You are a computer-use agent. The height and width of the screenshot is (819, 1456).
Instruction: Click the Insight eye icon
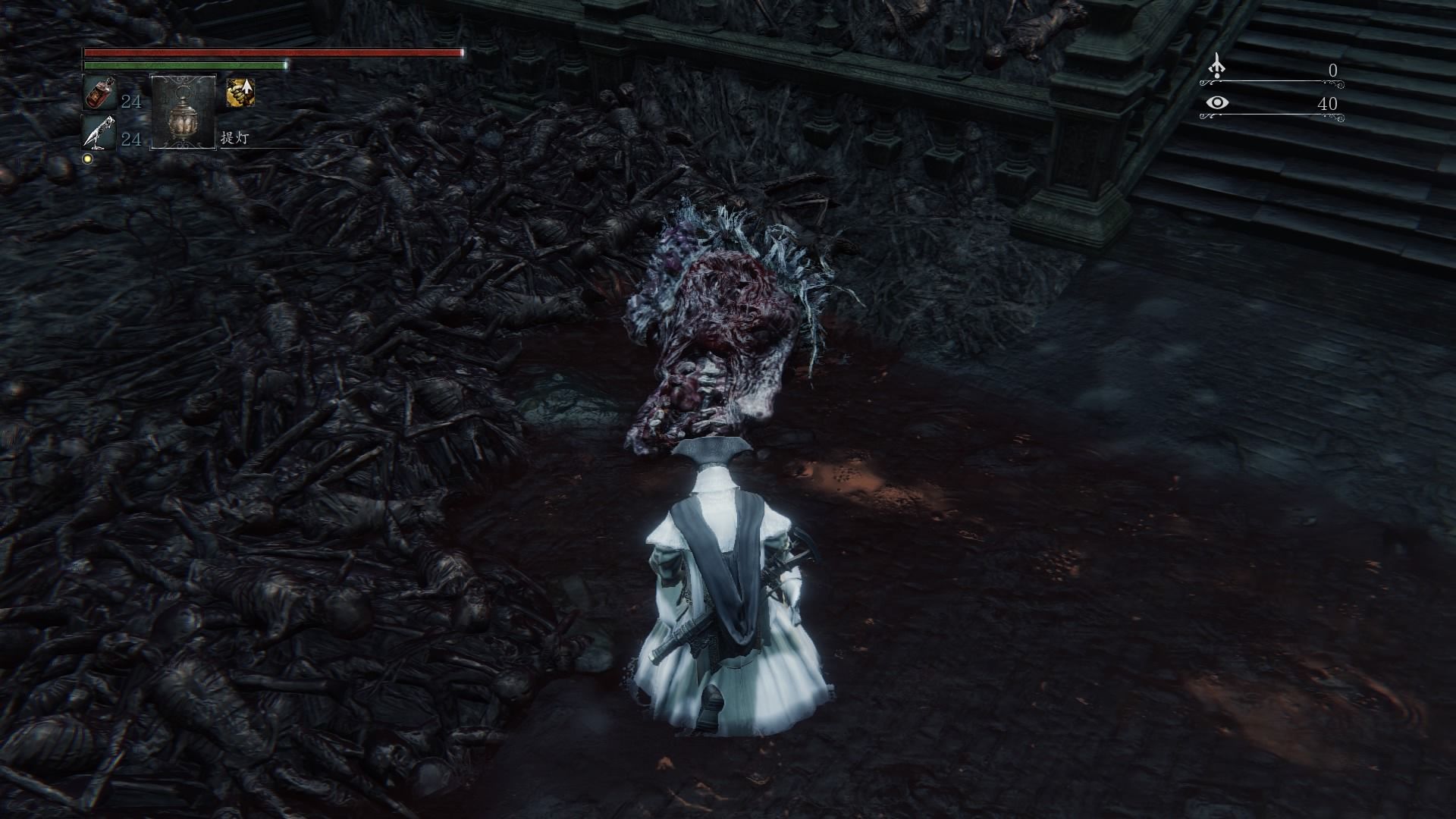pos(1216,103)
